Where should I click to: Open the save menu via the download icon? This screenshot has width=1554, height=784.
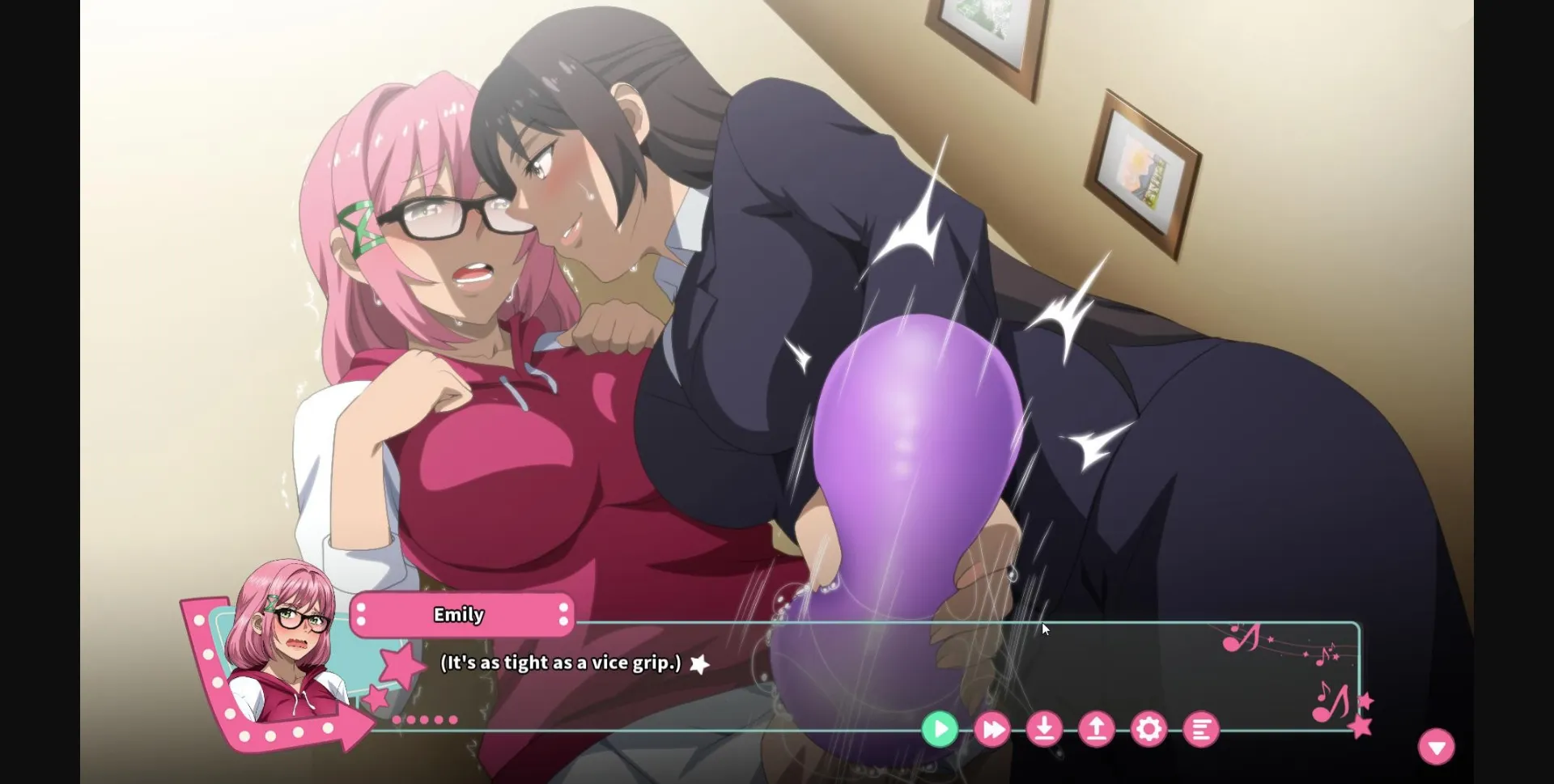[1044, 728]
